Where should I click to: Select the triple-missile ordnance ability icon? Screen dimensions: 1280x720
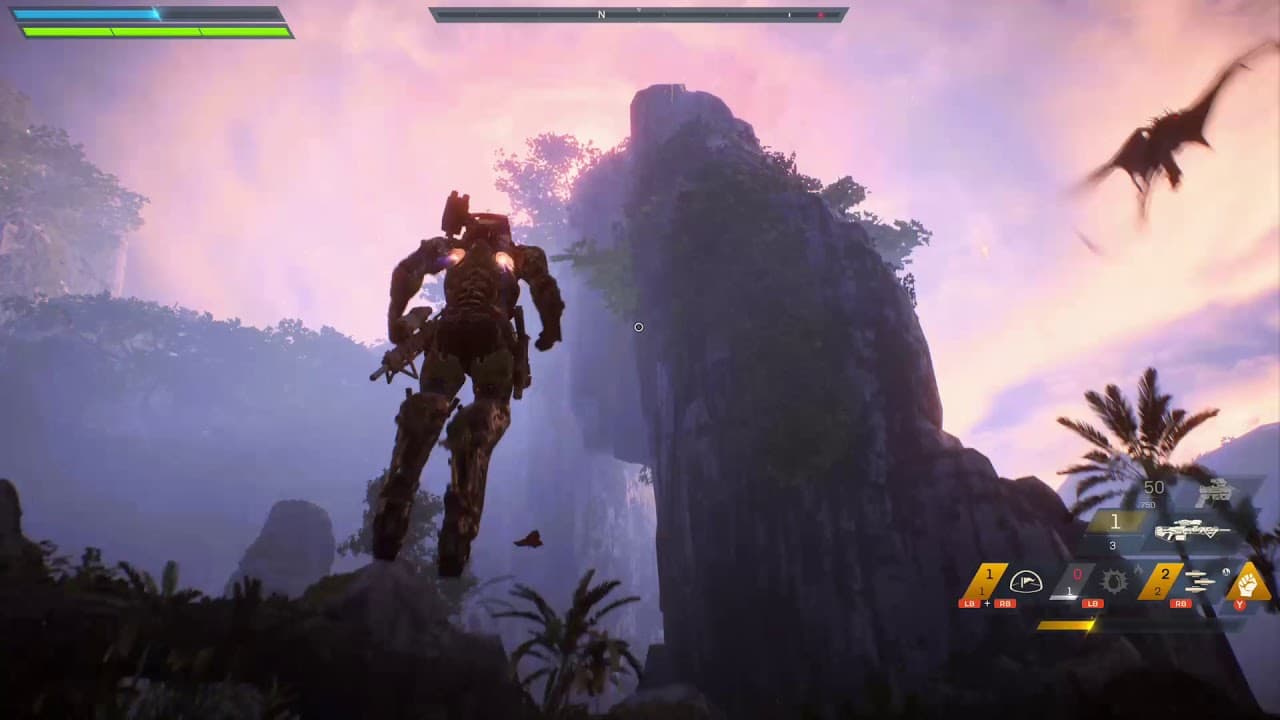coord(1199,581)
